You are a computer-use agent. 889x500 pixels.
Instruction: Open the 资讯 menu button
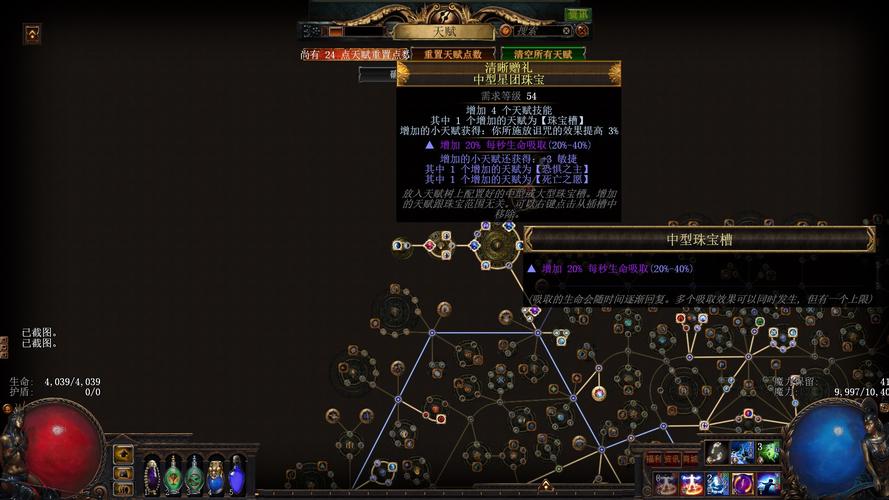(x=671, y=459)
